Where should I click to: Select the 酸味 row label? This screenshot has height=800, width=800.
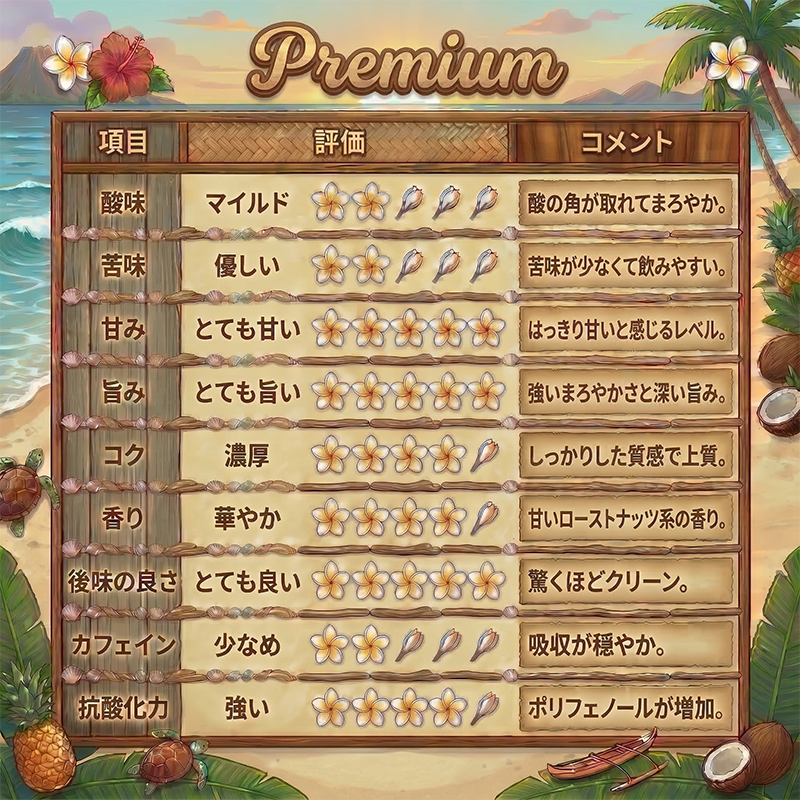pos(123,203)
